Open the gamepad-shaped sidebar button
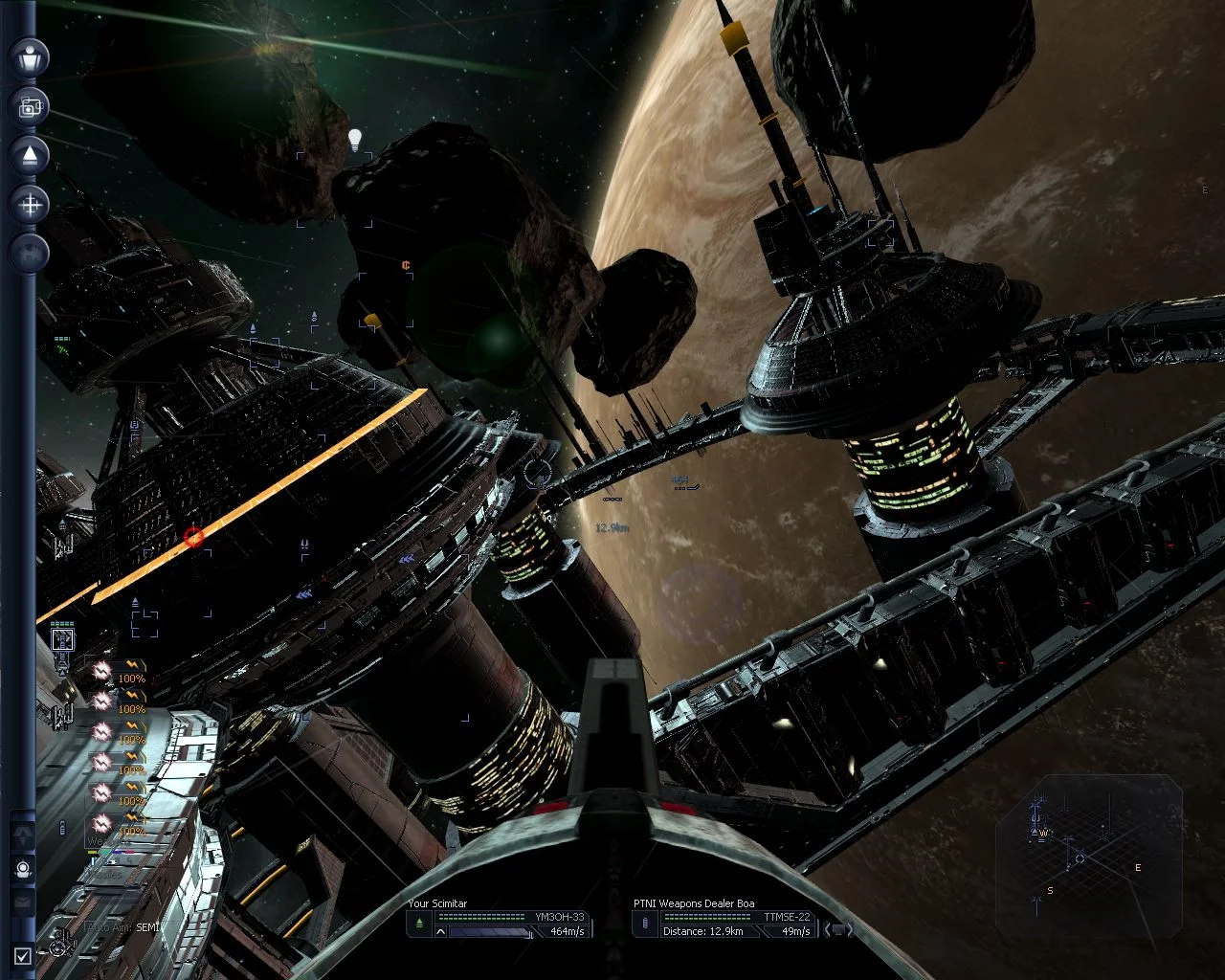 click(29, 252)
